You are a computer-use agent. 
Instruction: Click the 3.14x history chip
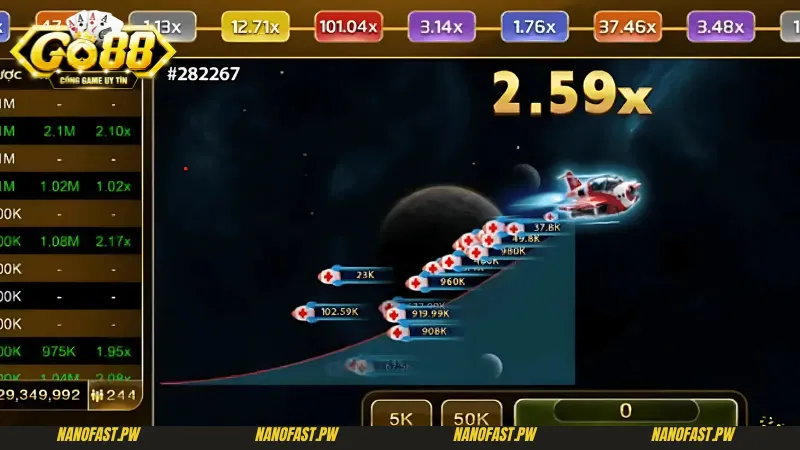pyautogui.click(x=441, y=27)
